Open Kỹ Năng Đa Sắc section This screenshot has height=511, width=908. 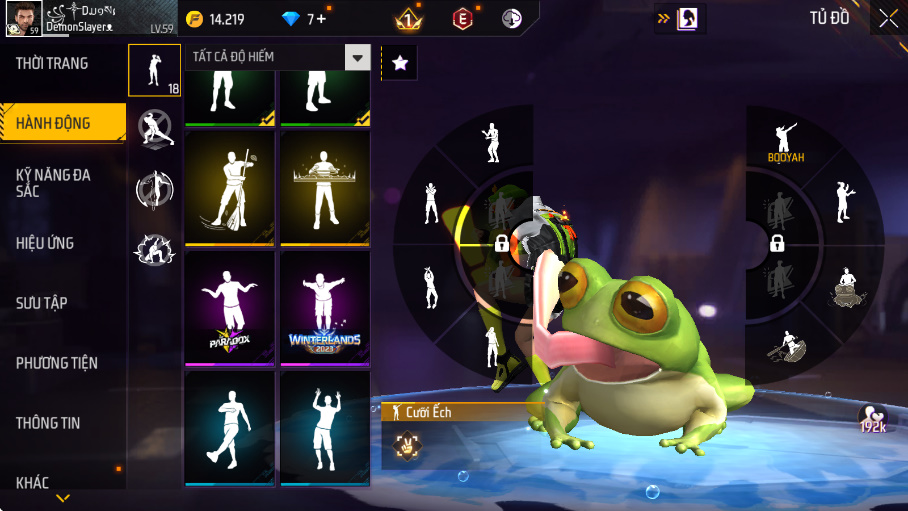[x=54, y=182]
